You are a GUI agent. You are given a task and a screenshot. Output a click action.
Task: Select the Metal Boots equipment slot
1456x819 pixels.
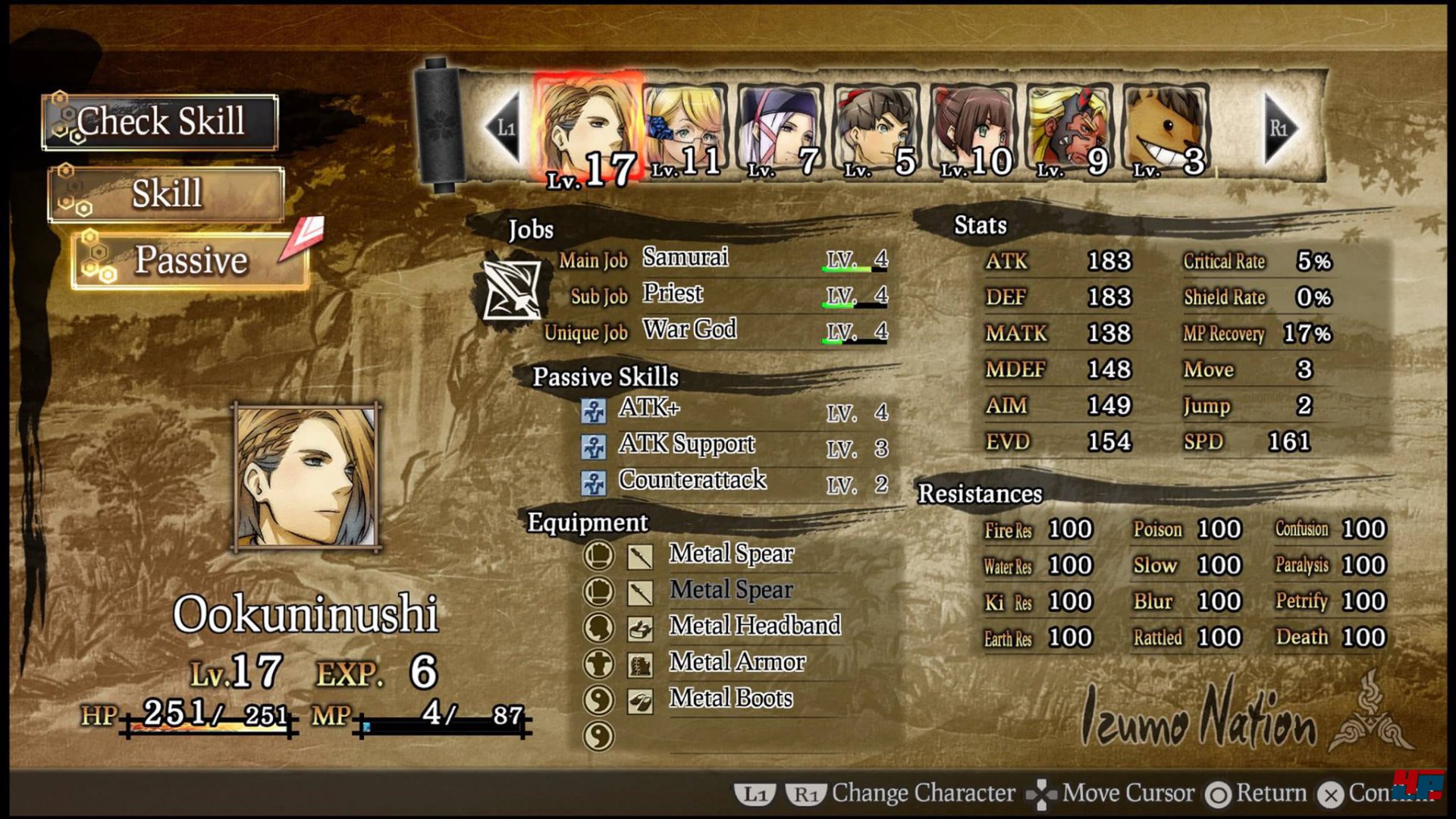[730, 699]
